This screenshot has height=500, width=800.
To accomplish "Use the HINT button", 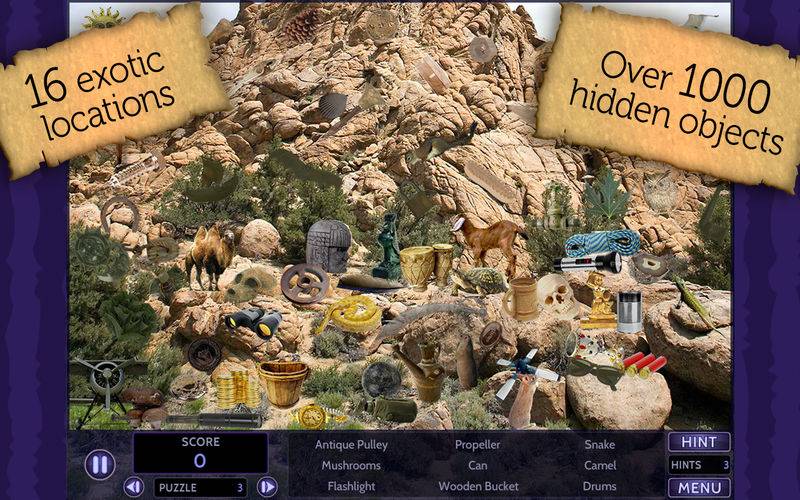I will click(x=698, y=442).
